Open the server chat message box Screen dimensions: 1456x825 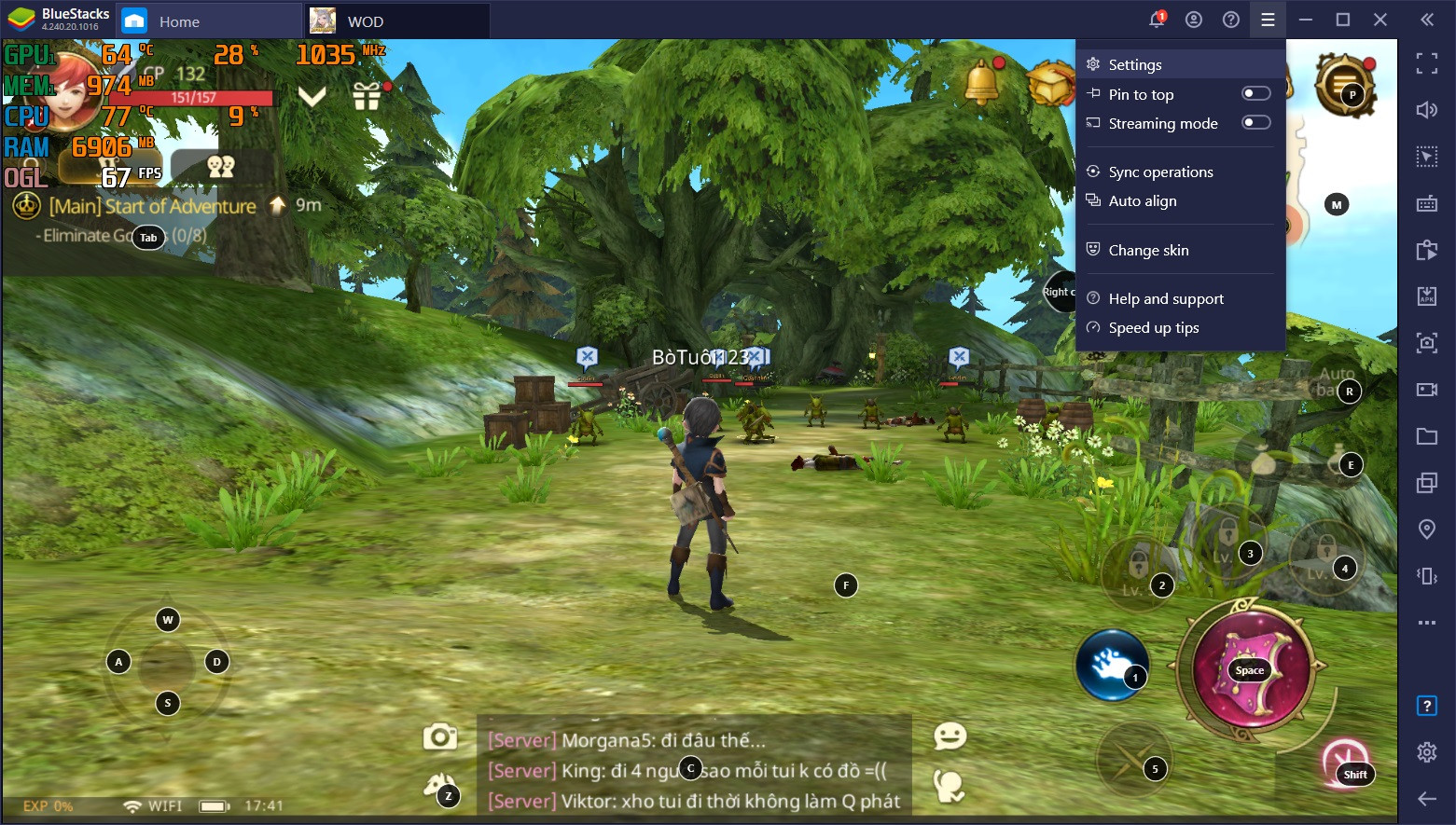(x=694, y=770)
